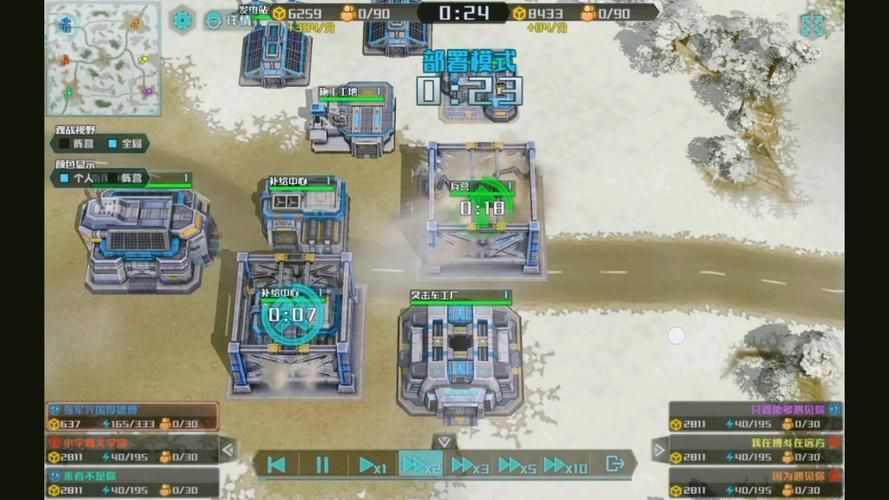Select the top-right player info row
This screenshot has width=889, height=500.
(755, 416)
